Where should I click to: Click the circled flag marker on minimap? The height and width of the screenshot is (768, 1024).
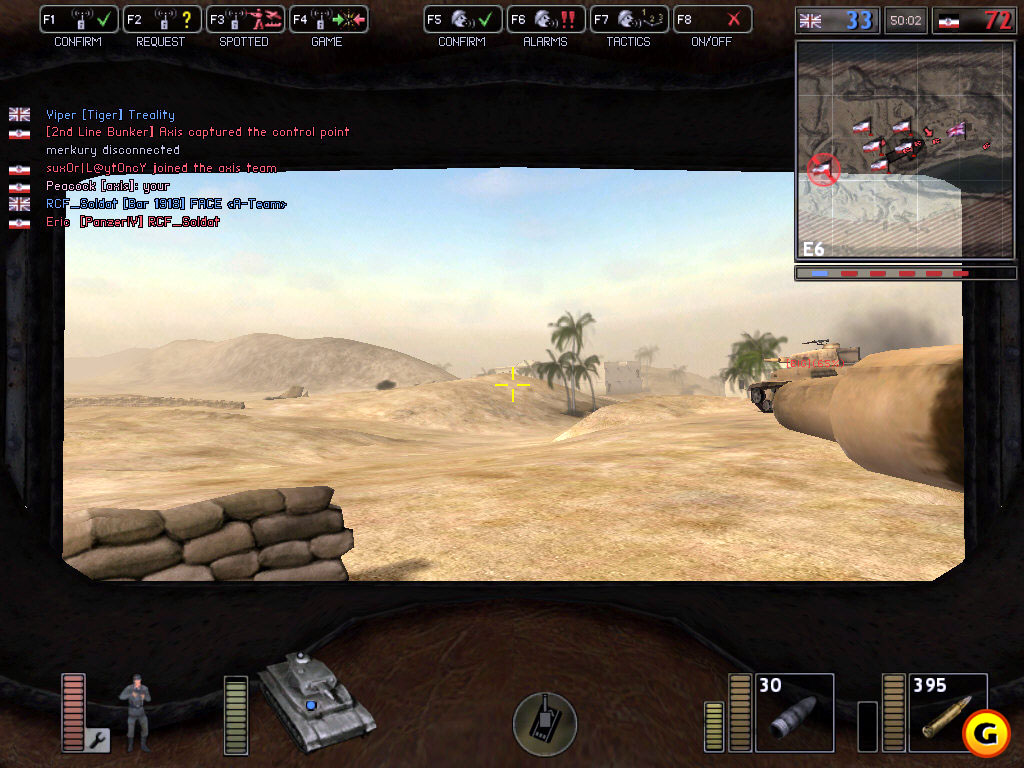click(826, 170)
